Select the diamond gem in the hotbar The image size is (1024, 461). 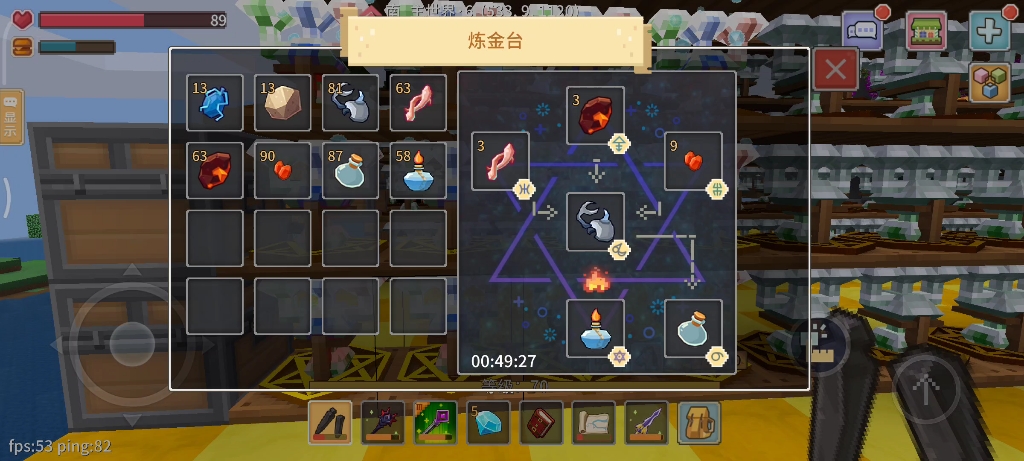[488, 423]
